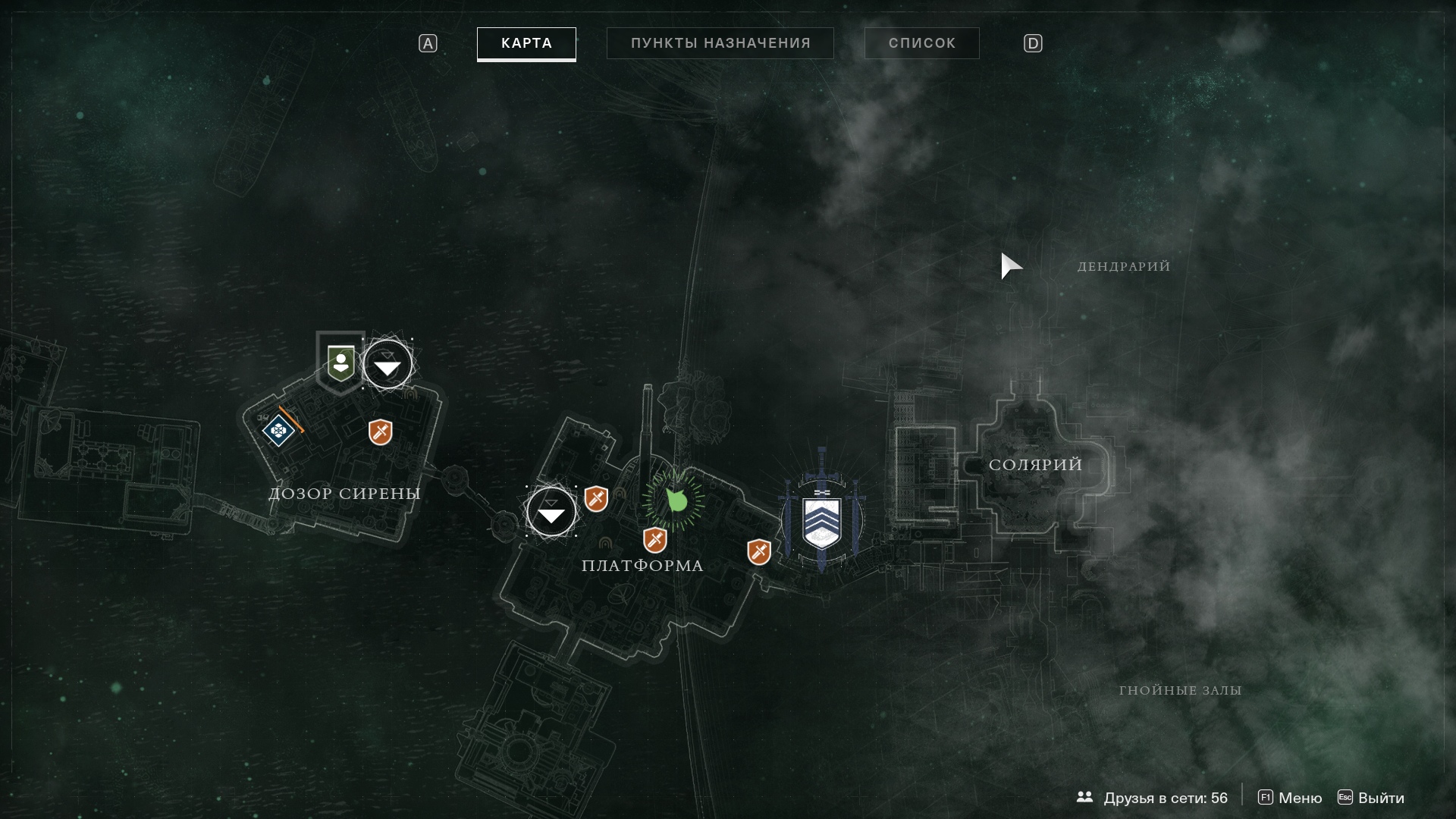Open the large chevron emblem with swords
This screenshot has height=819, width=1456.
click(x=822, y=518)
